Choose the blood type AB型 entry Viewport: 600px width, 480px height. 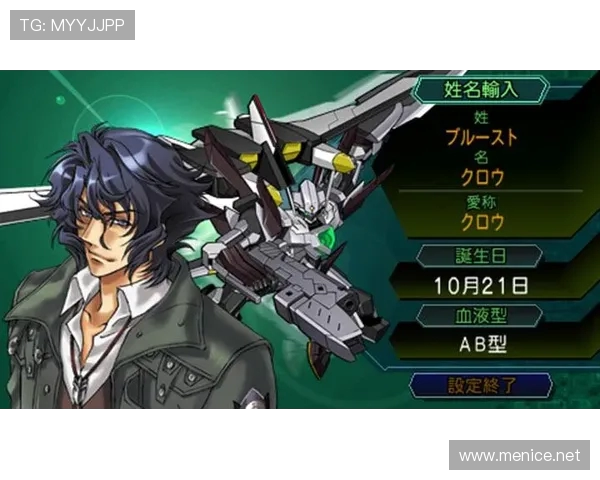(481, 345)
